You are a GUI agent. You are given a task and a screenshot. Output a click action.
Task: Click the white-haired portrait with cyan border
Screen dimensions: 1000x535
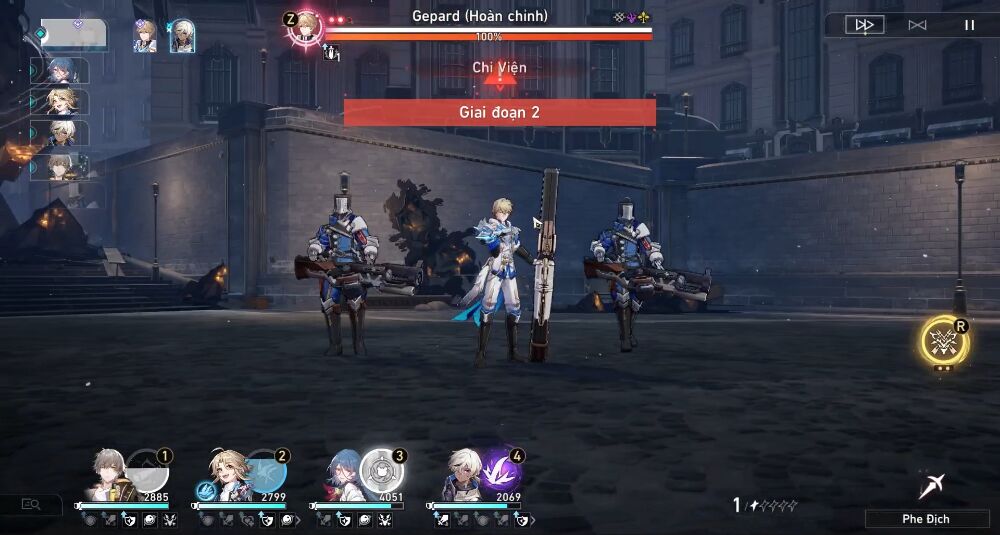(x=182, y=37)
